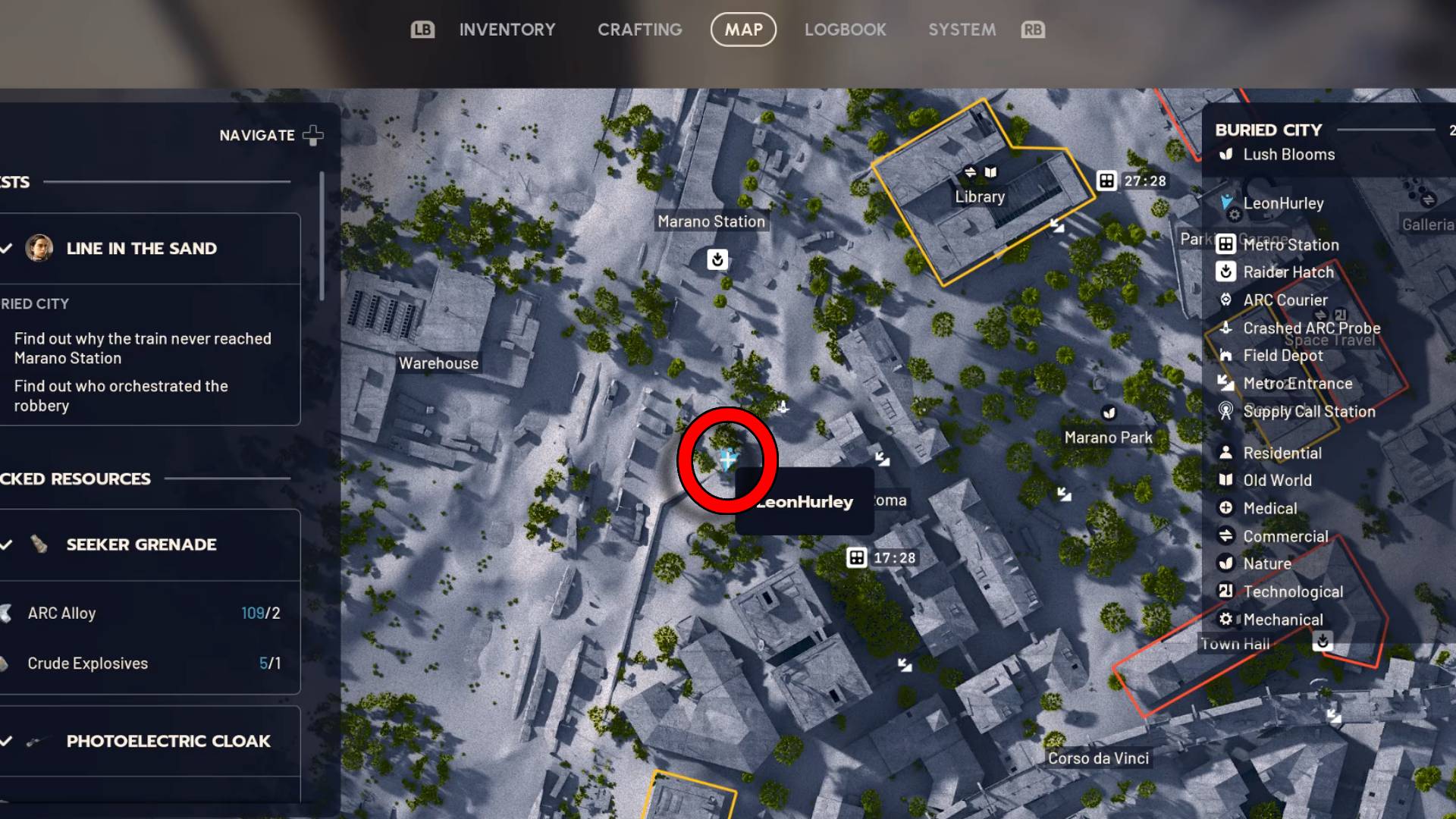Image resolution: width=1456 pixels, height=819 pixels.
Task: Click the Raider Hatch icon below Marano Station
Action: click(717, 260)
